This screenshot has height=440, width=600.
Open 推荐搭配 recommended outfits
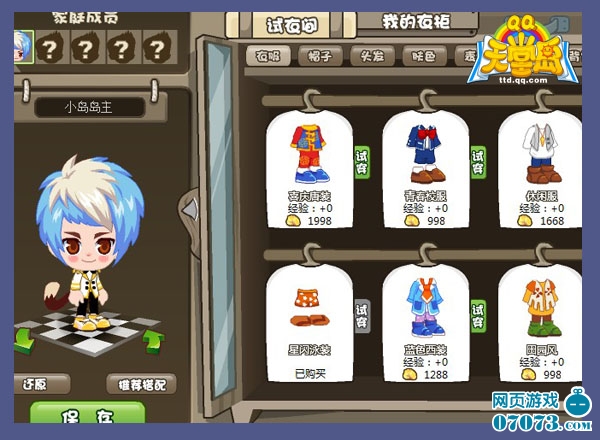pos(141,383)
